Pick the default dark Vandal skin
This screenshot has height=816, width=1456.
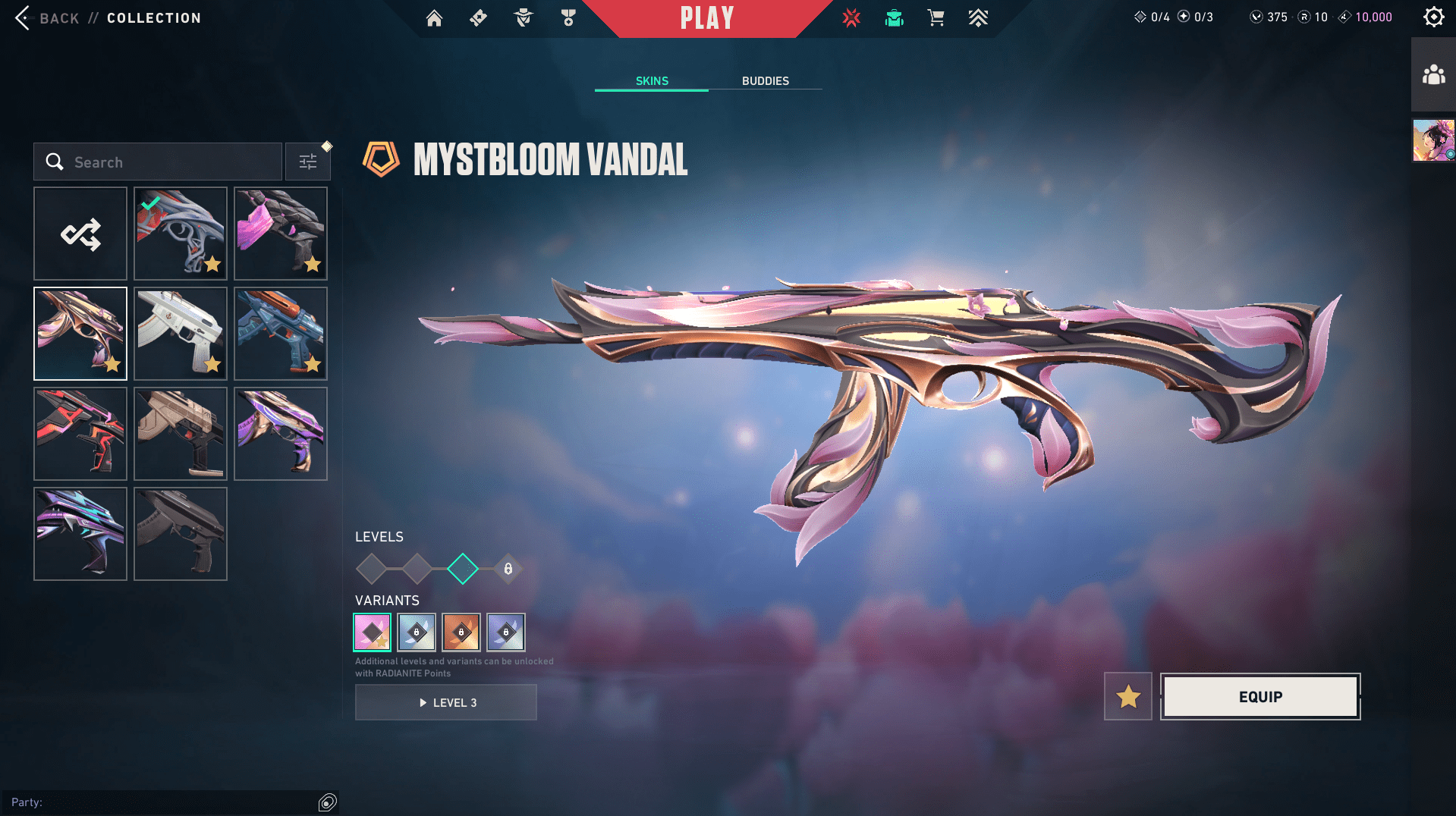[181, 534]
